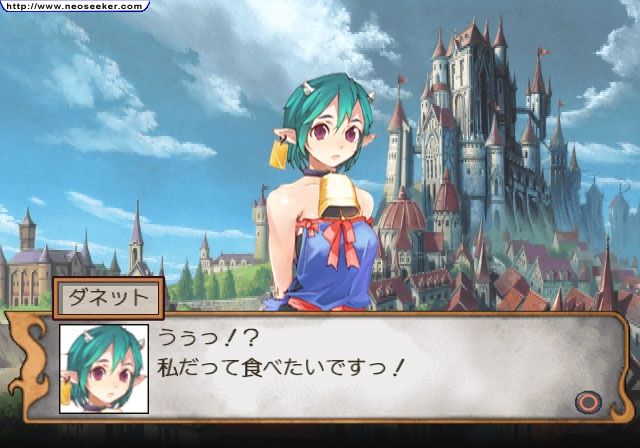Click the ダネット speaker name tag

coord(107,297)
